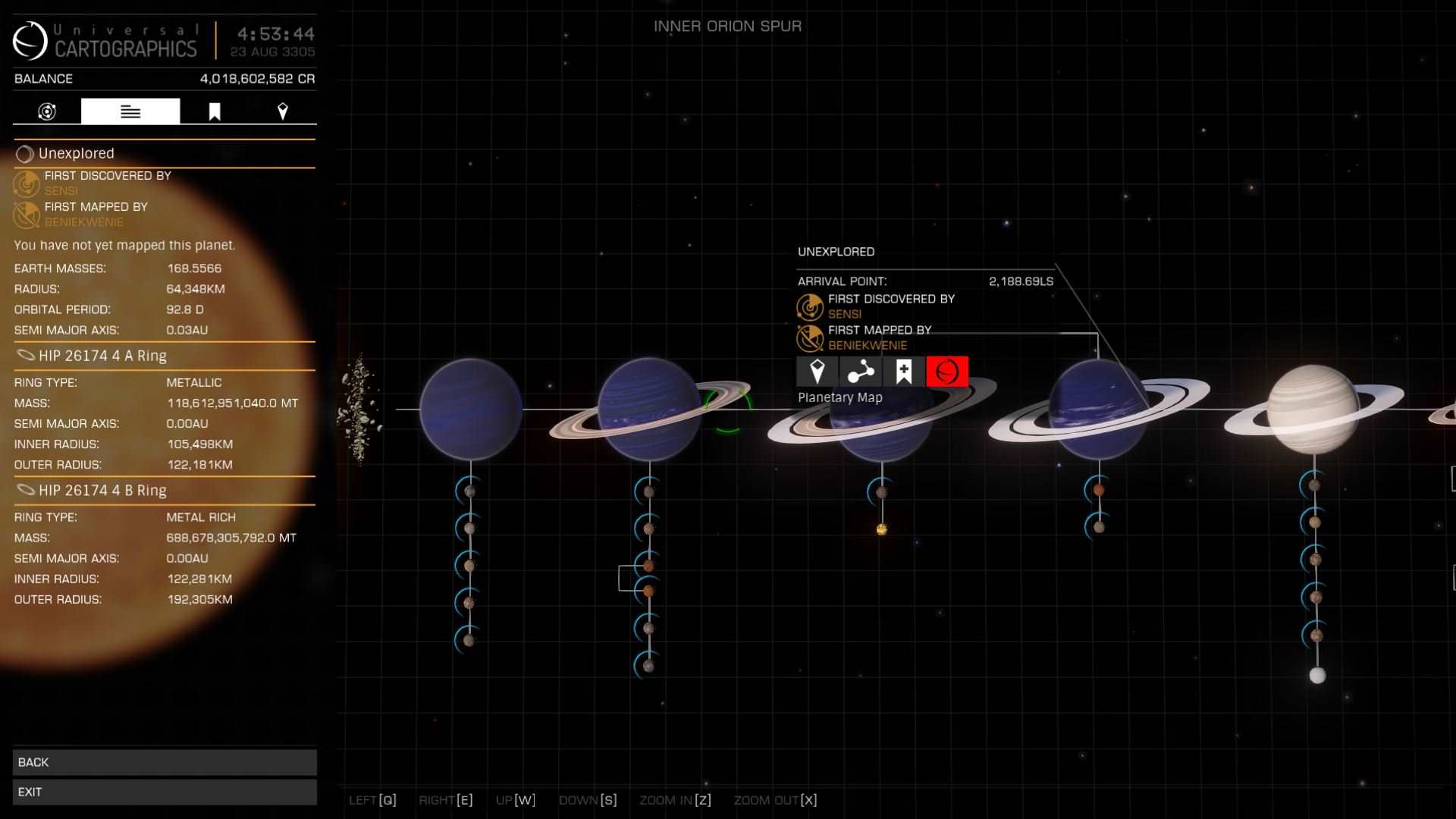Select the glowing yellow moon
Image resolution: width=1456 pixels, height=819 pixels.
881,529
